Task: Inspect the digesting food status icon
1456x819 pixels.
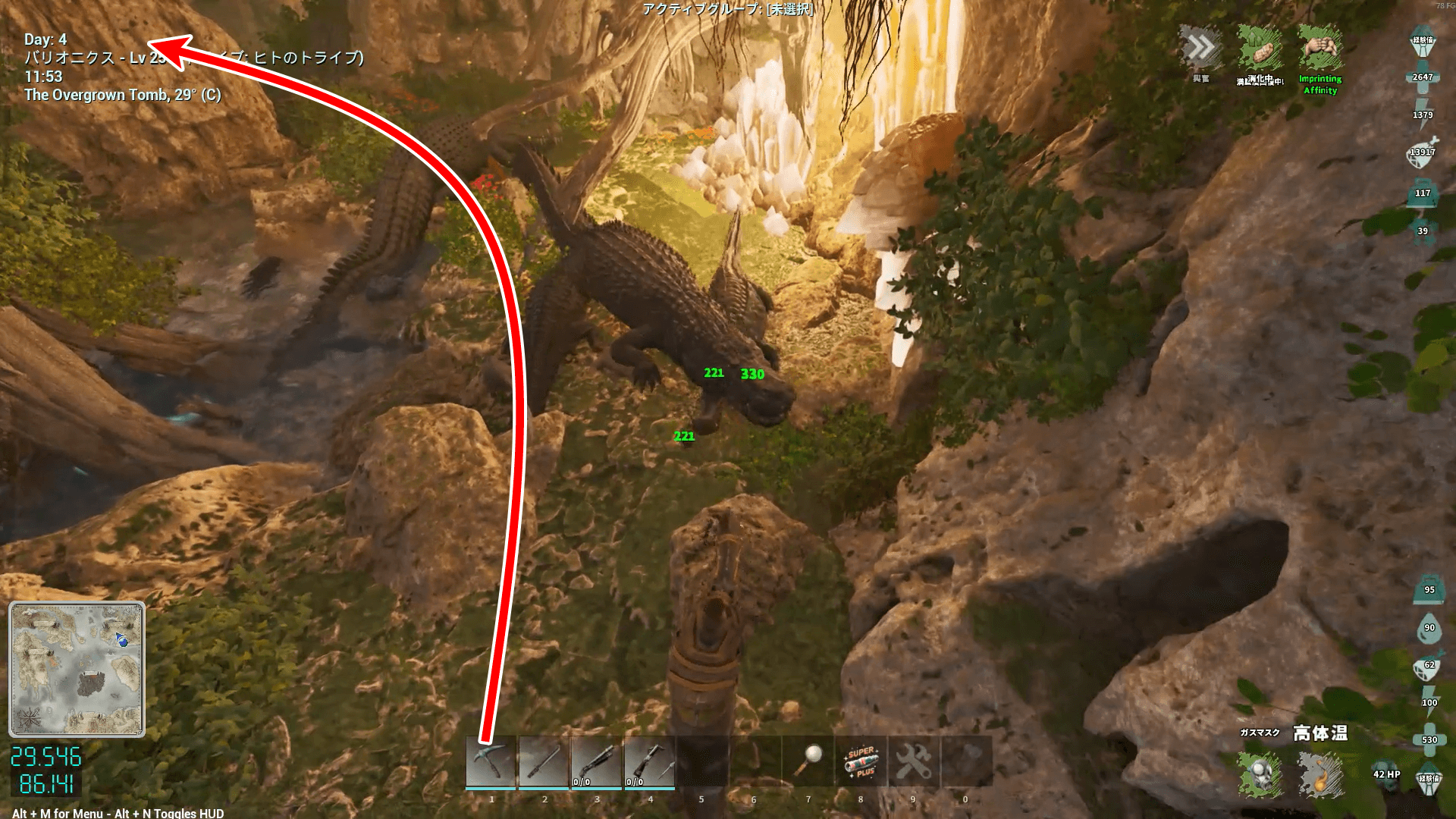Action: 1260,49
